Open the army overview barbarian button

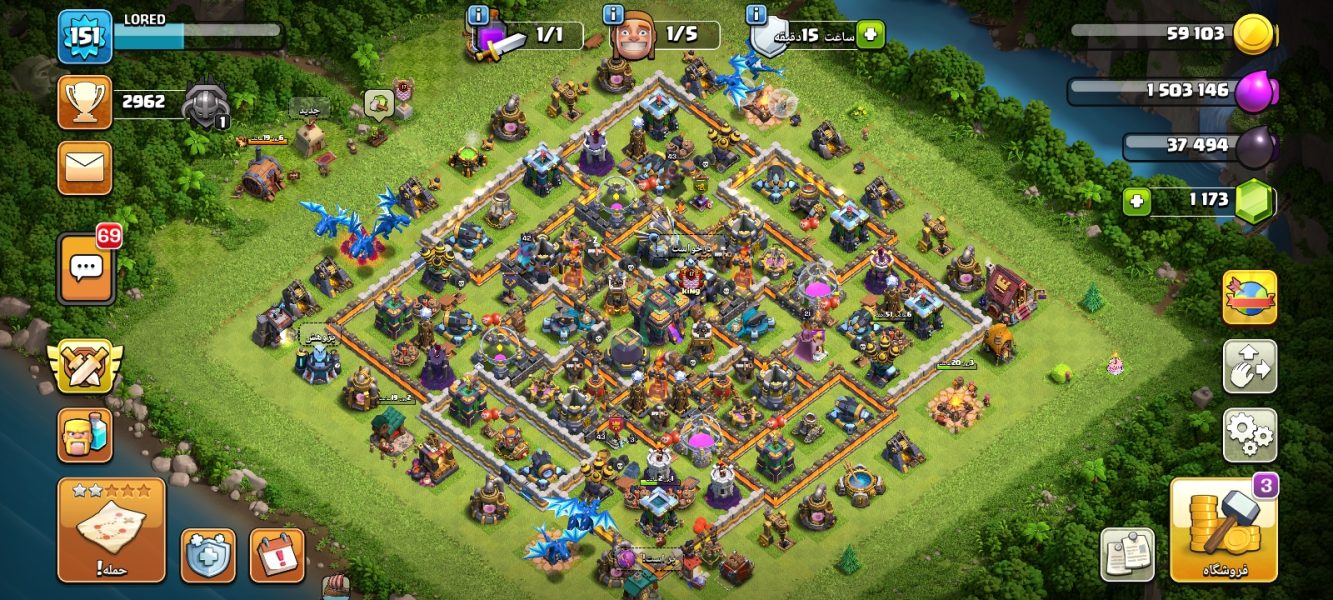(x=85, y=435)
